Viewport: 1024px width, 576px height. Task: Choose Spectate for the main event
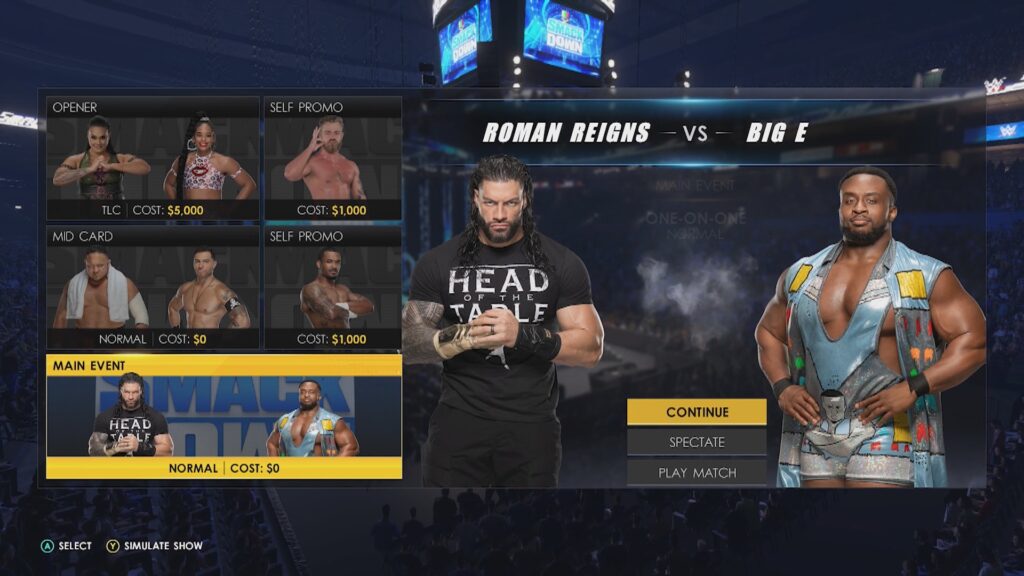click(x=697, y=442)
